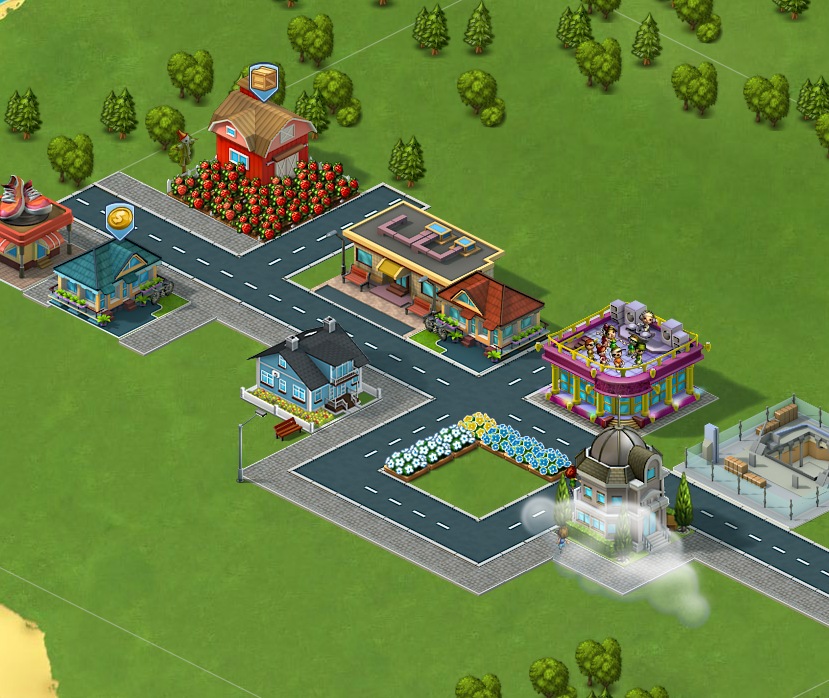Collect the coin badge above the teal house

click(x=120, y=217)
